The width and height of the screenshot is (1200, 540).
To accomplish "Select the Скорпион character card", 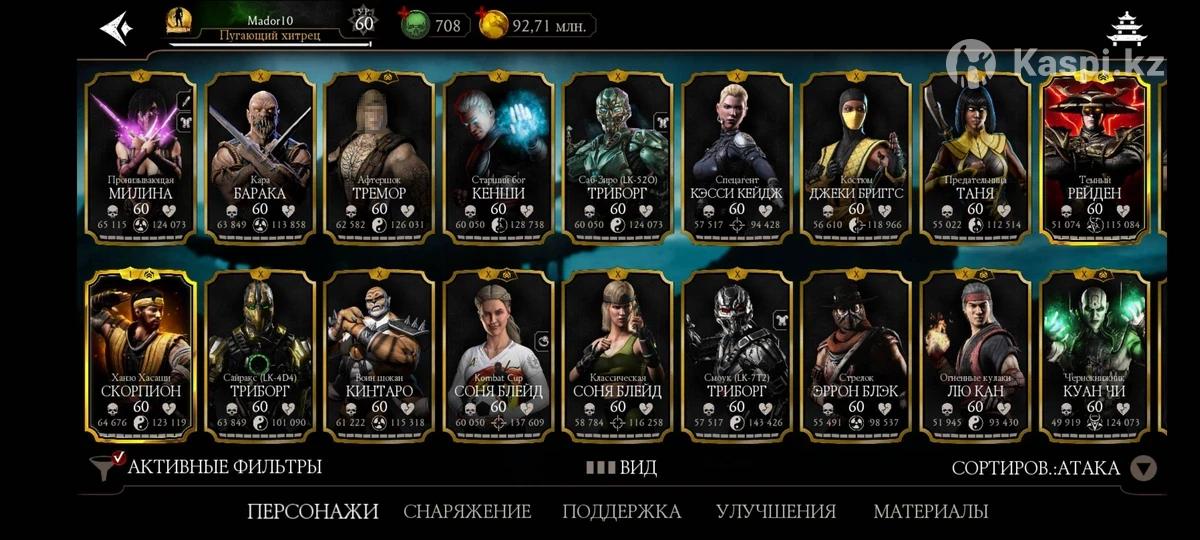I will point(140,355).
